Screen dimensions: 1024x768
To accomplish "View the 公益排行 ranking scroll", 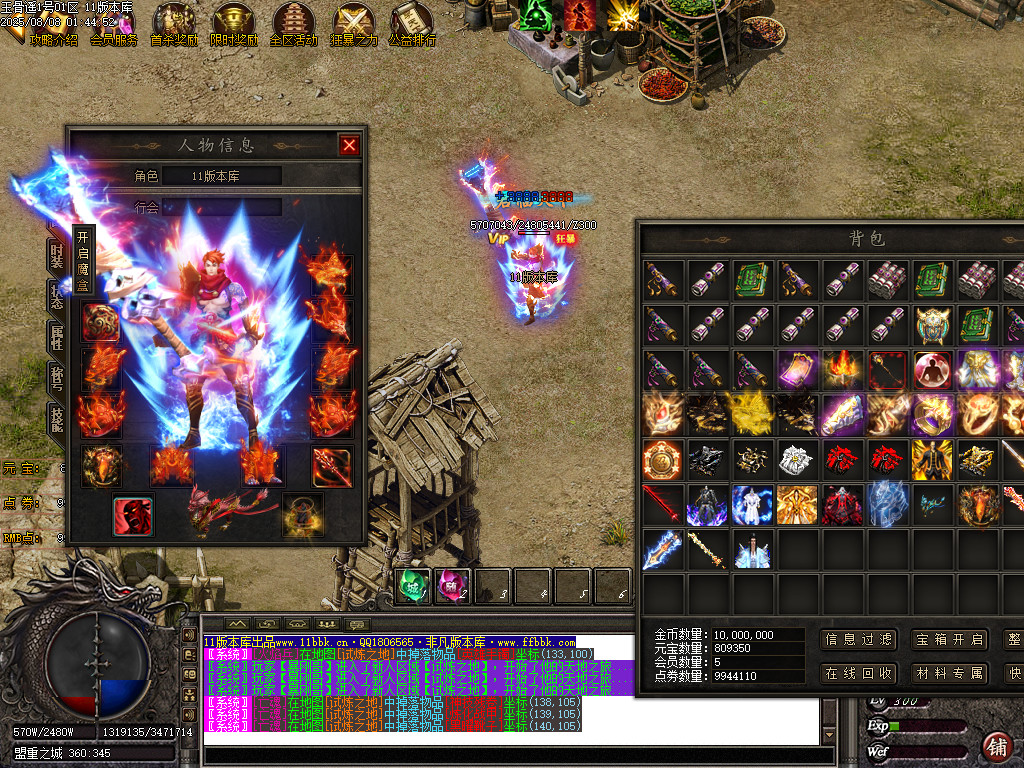I will [x=412, y=25].
